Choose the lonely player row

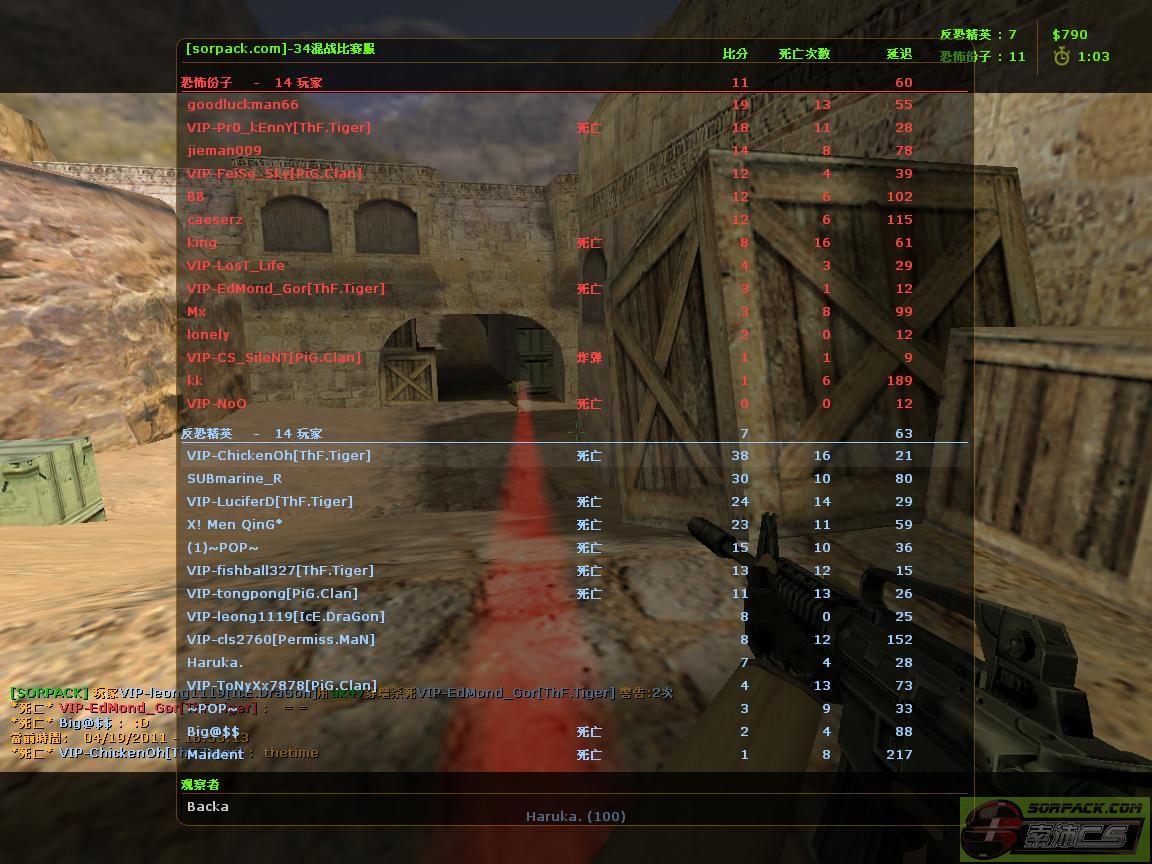[208, 335]
